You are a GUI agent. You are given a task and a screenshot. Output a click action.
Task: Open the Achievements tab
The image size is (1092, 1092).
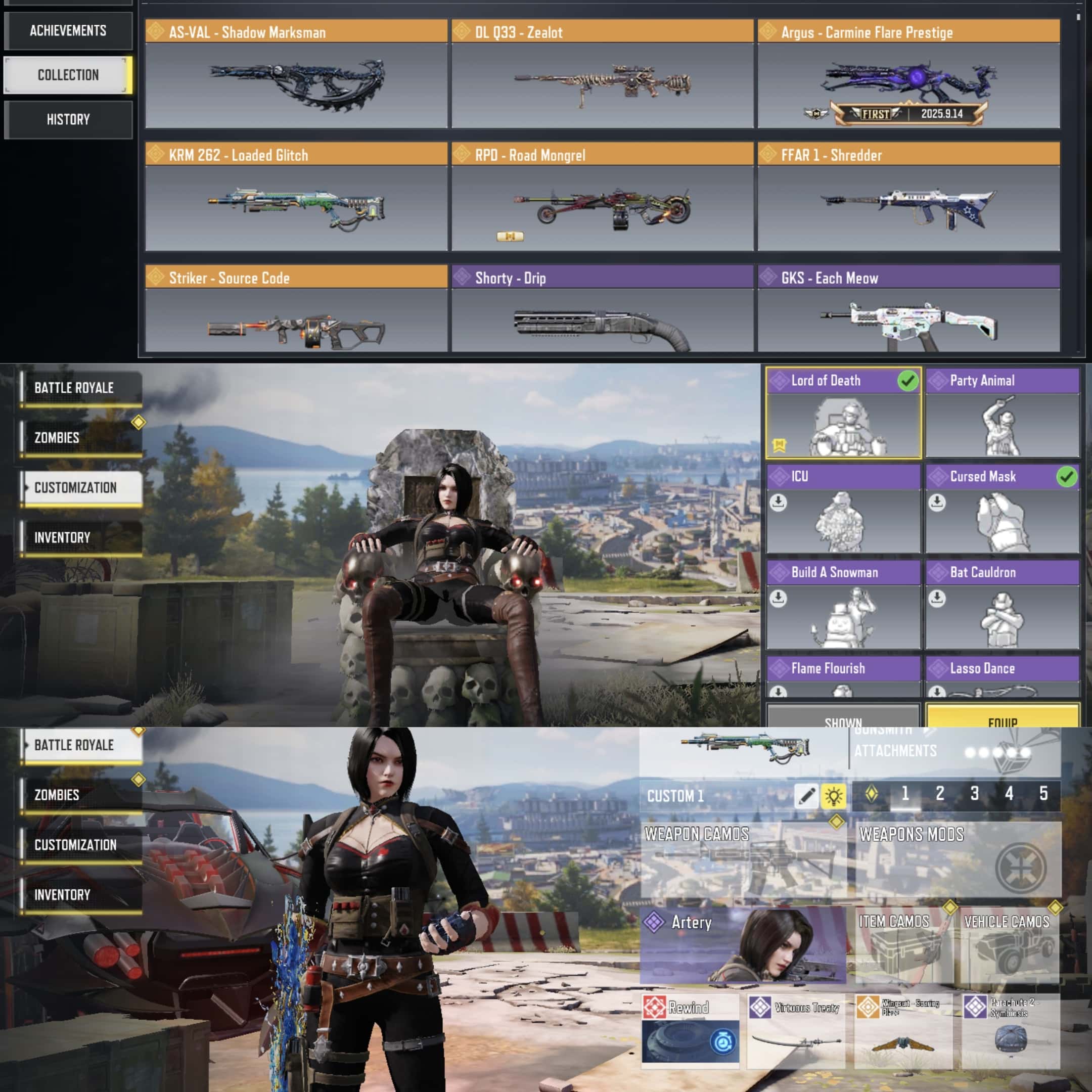pos(68,30)
